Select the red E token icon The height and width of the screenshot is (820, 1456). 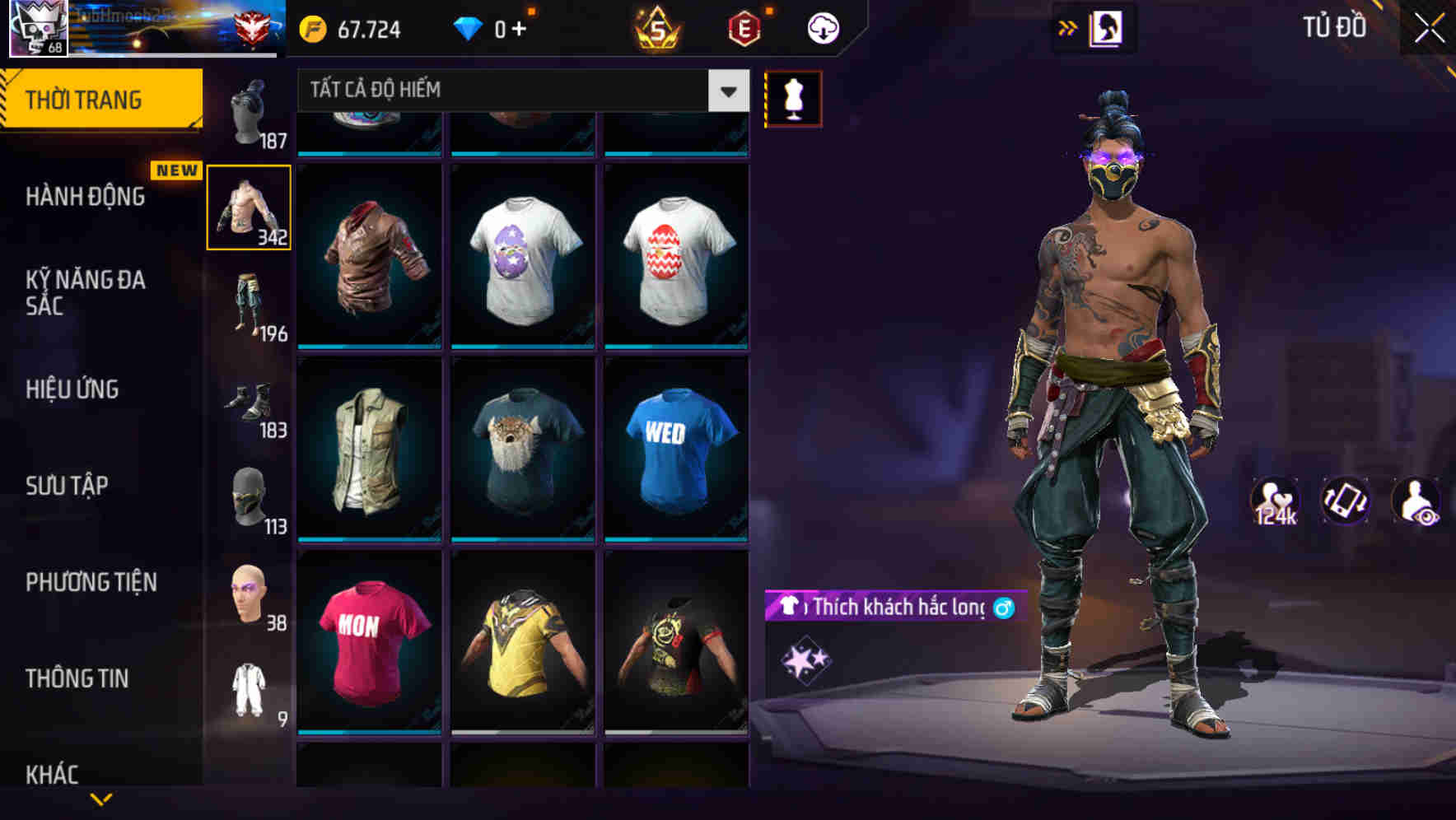pyautogui.click(x=742, y=28)
